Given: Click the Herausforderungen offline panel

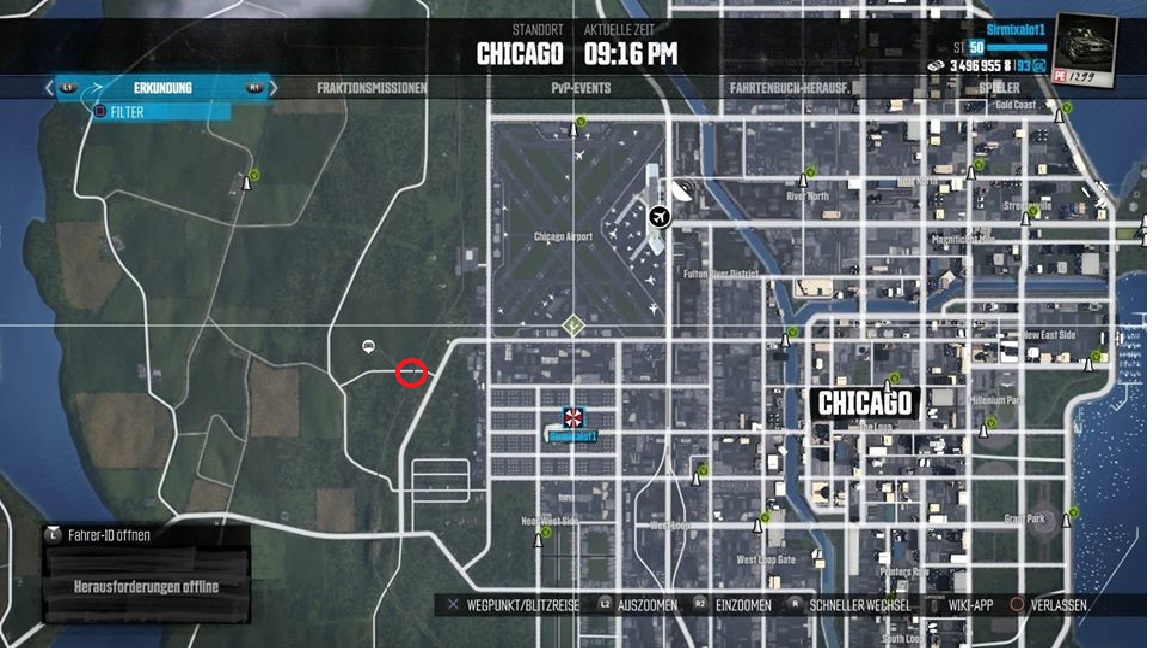Looking at the screenshot, I should tap(146, 586).
